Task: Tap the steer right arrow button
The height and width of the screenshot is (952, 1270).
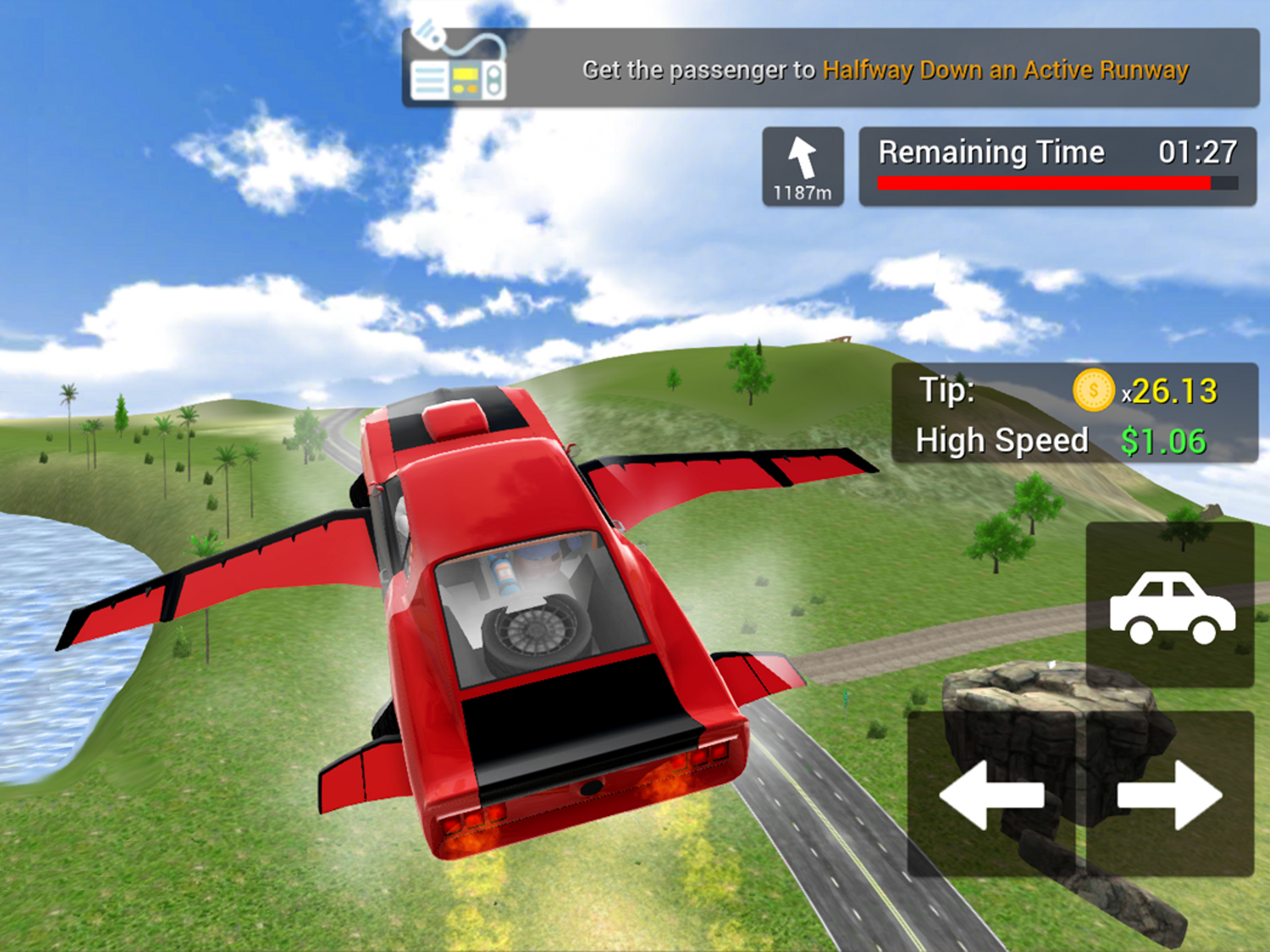Action: coord(1170,795)
